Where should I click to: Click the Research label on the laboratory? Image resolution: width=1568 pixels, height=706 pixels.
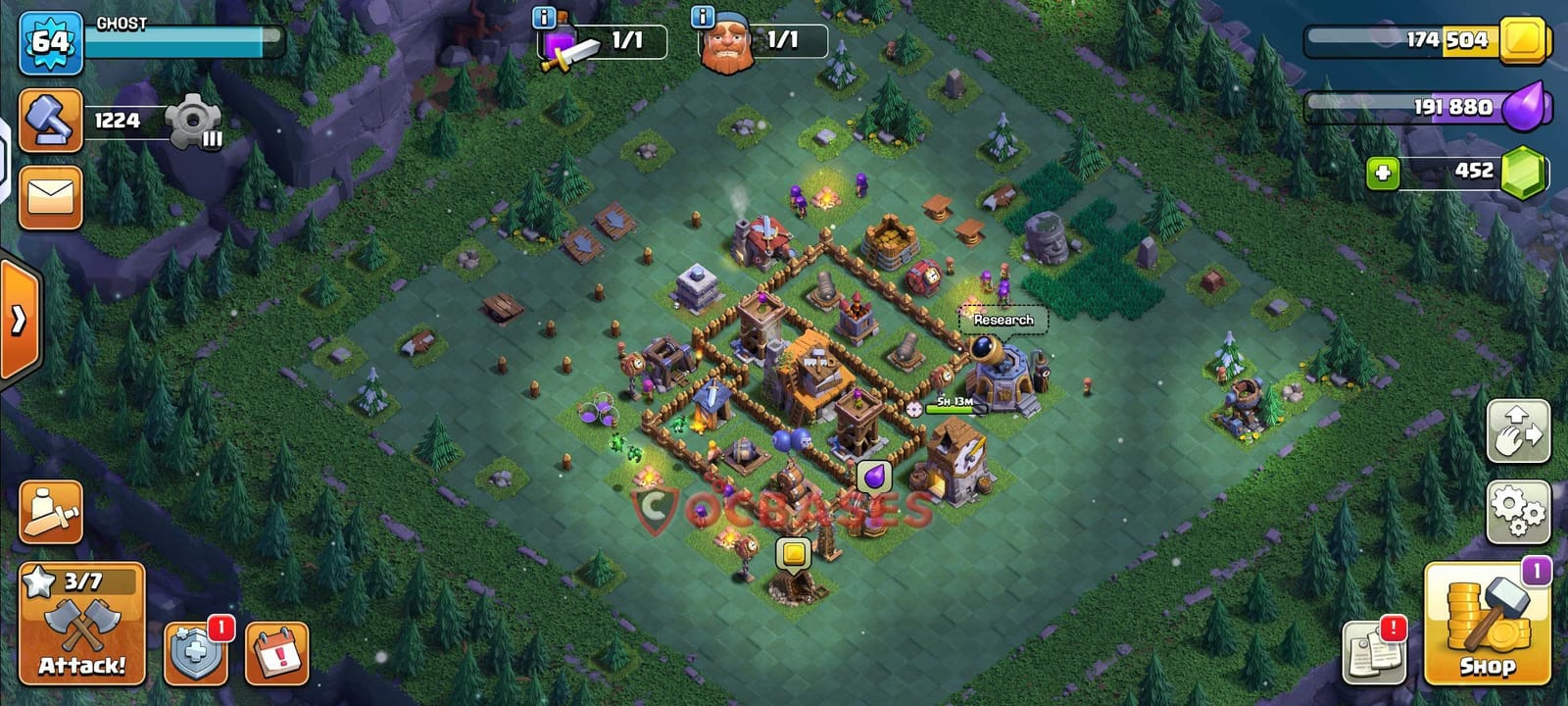1003,320
